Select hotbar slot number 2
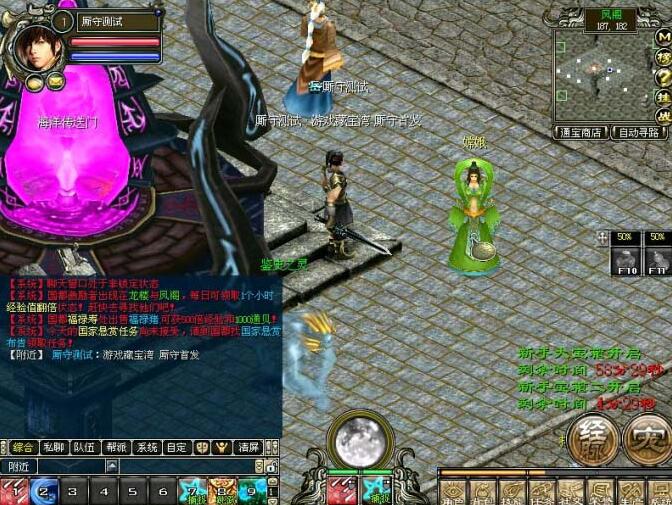This screenshot has height=505, width=672. pos(42,491)
